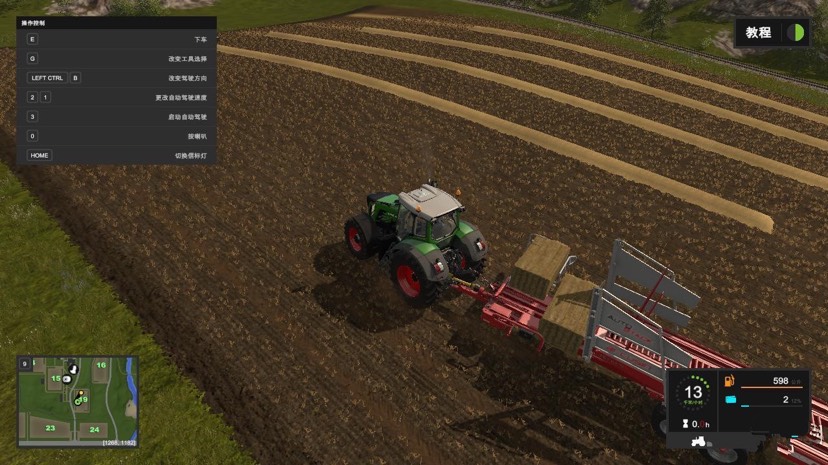Image resolution: width=828 pixels, height=465 pixels.
Task: Open the minimap
Action: click(78, 402)
